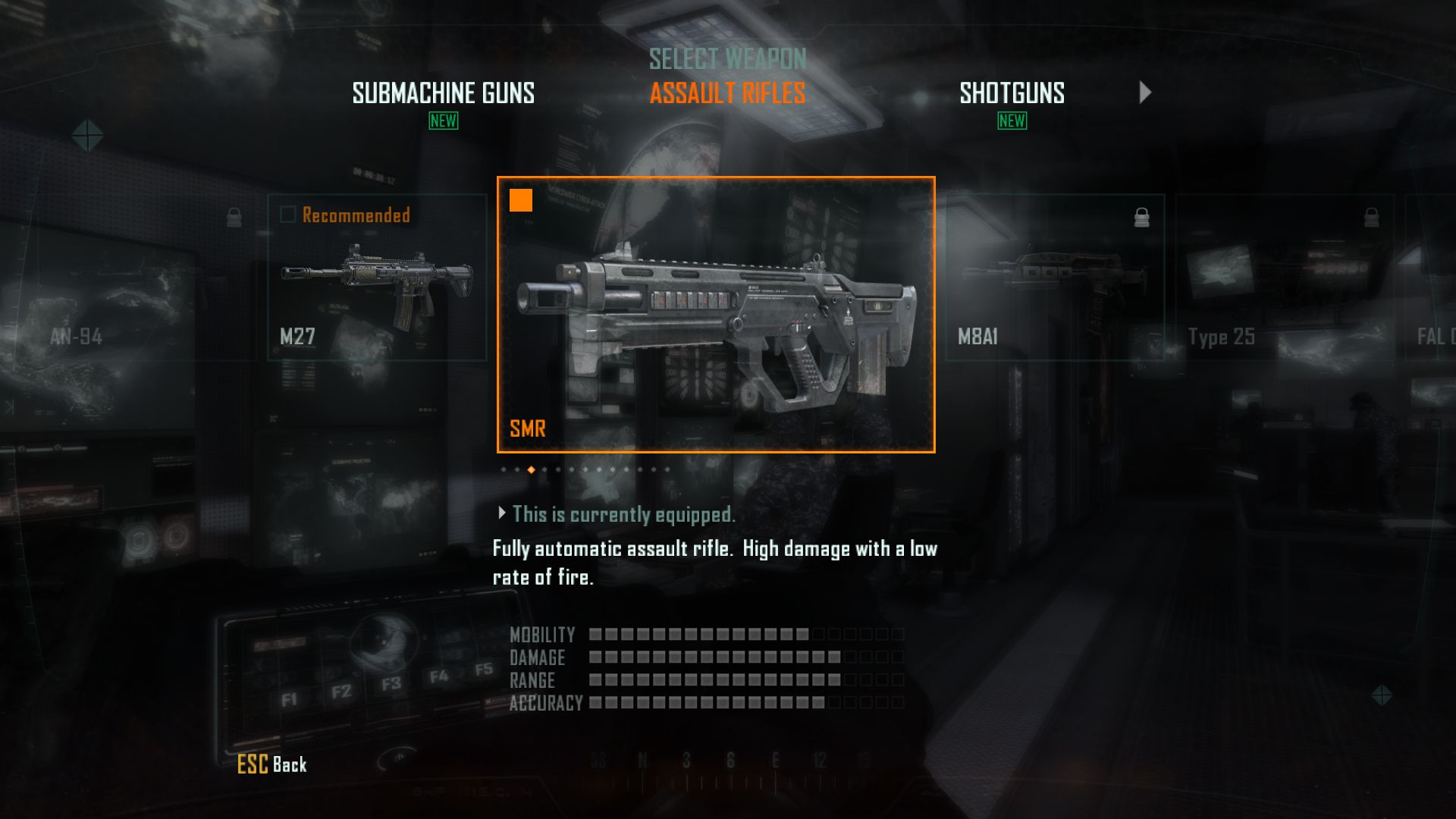Select the Assault Rifles category
The width and height of the screenshot is (1456, 819).
pos(727,93)
